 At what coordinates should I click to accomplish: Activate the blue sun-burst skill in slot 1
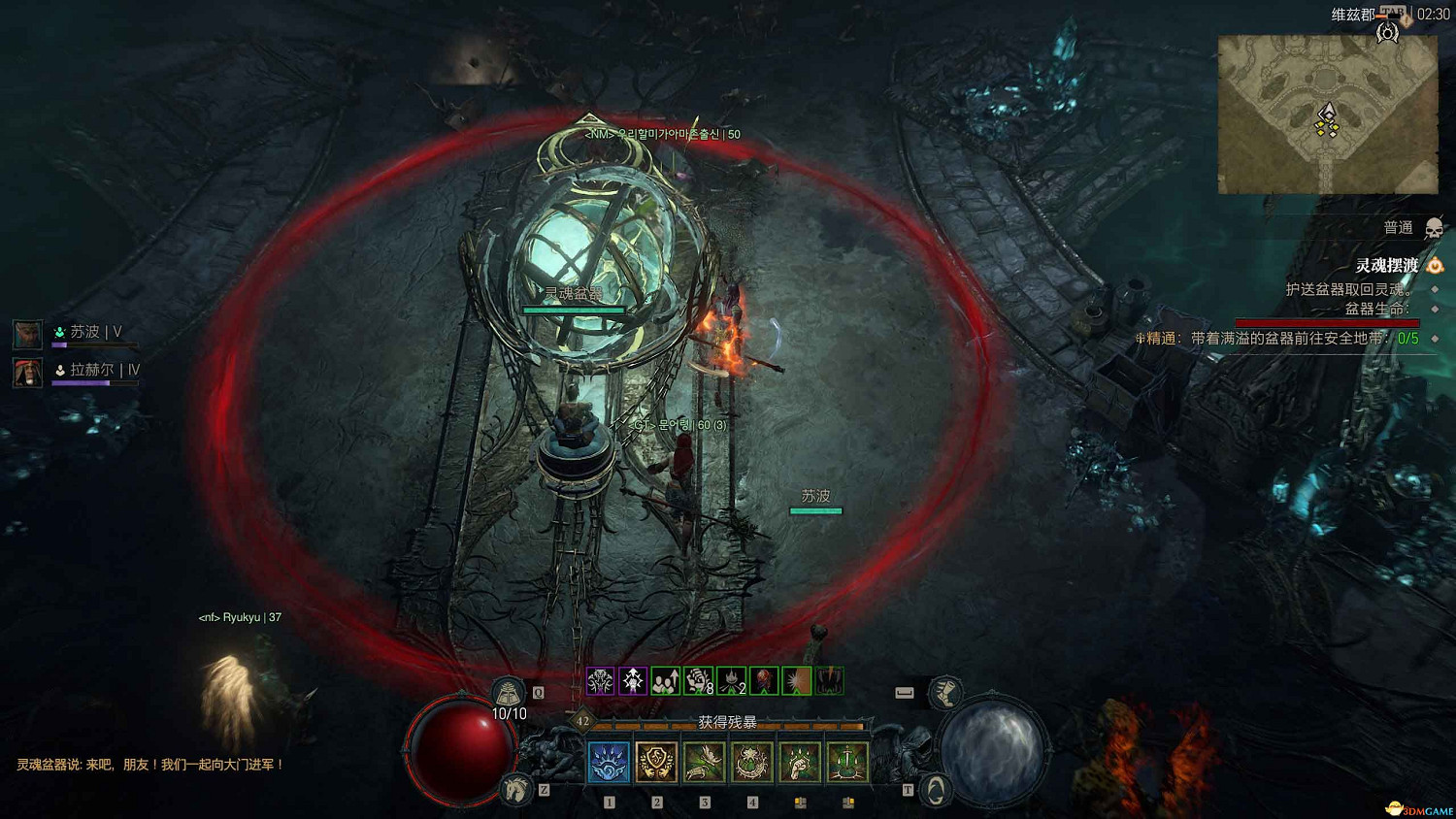tap(609, 762)
